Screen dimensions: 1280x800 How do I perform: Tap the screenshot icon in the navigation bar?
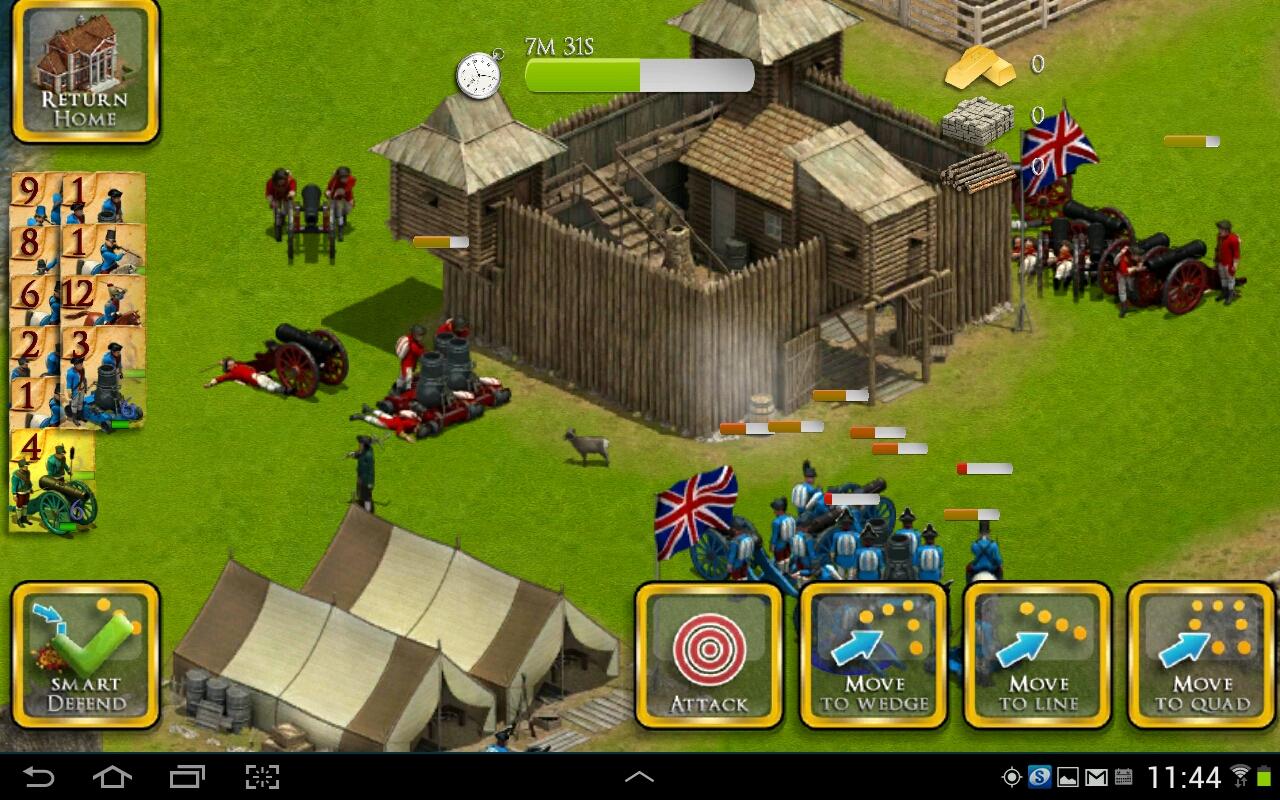tap(264, 775)
